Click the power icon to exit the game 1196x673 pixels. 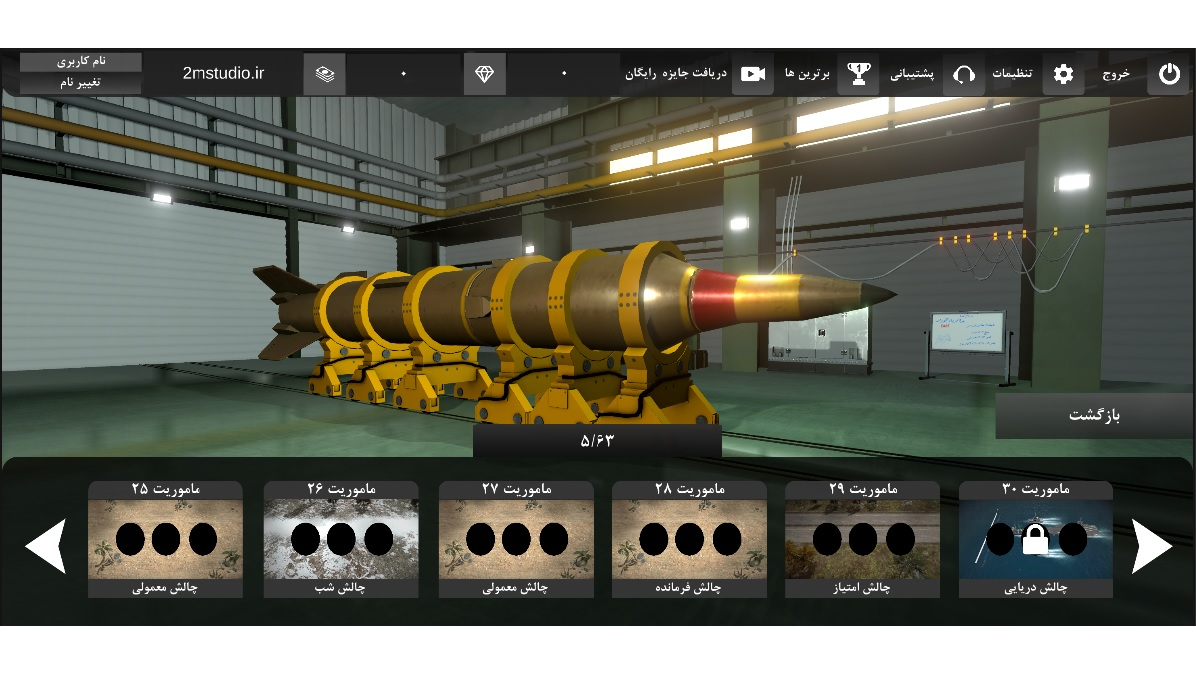coord(1167,74)
